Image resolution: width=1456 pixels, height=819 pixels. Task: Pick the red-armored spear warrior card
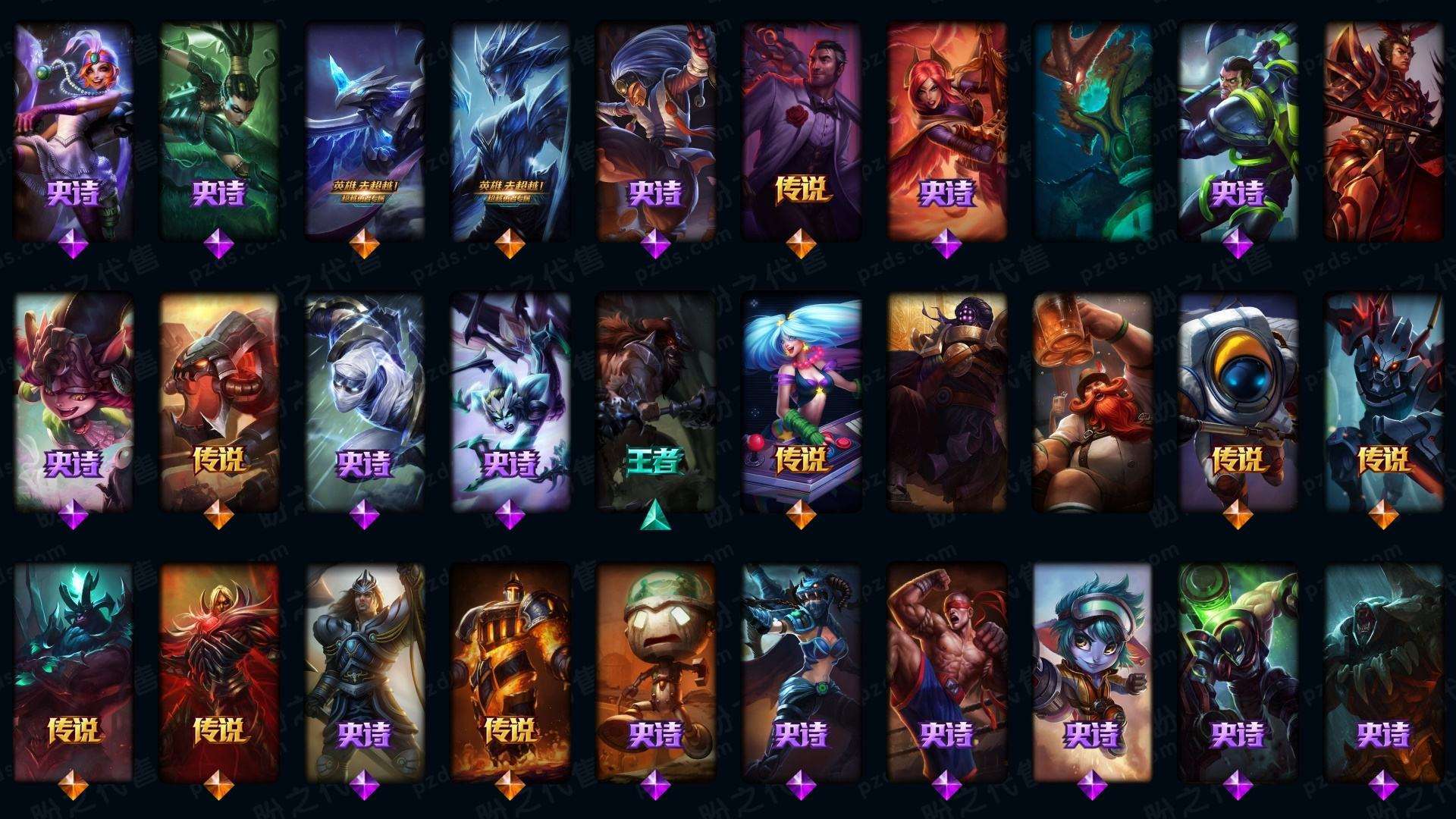tap(1383, 129)
